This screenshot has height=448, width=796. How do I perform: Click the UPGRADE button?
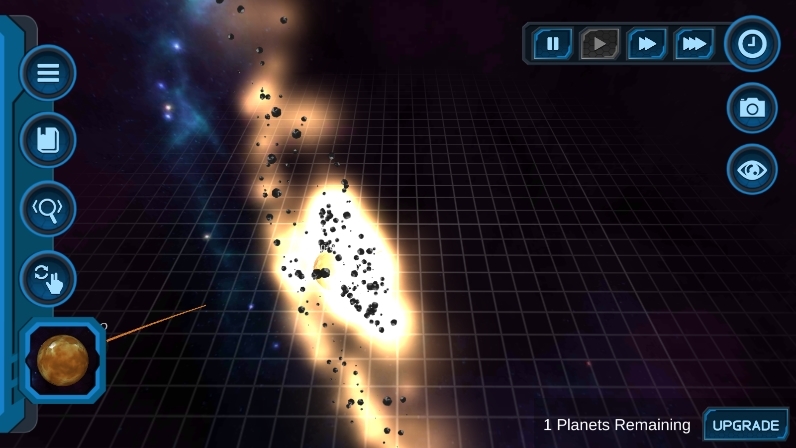(x=745, y=425)
